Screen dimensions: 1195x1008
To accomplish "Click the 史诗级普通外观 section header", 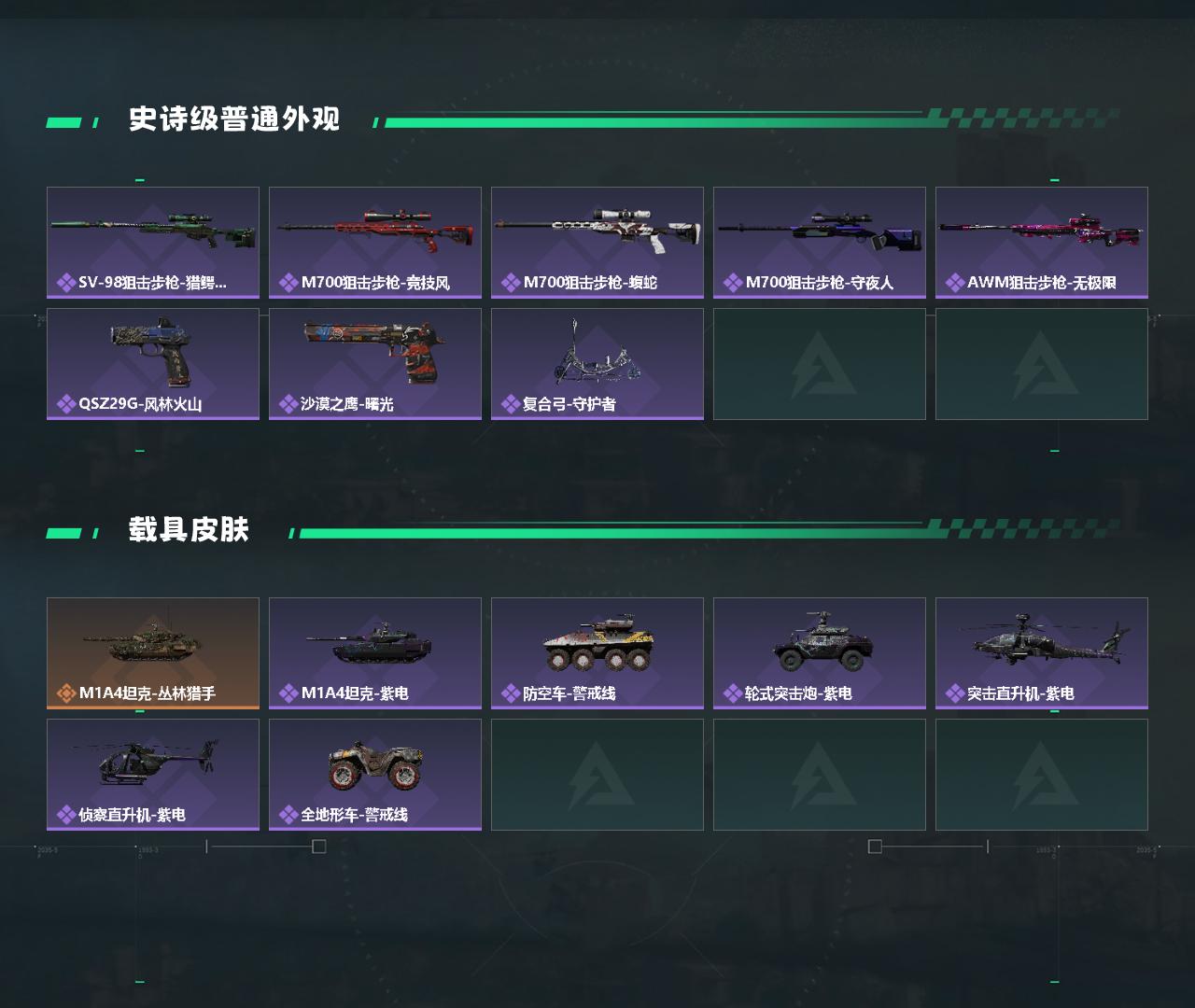I will click(x=235, y=119).
